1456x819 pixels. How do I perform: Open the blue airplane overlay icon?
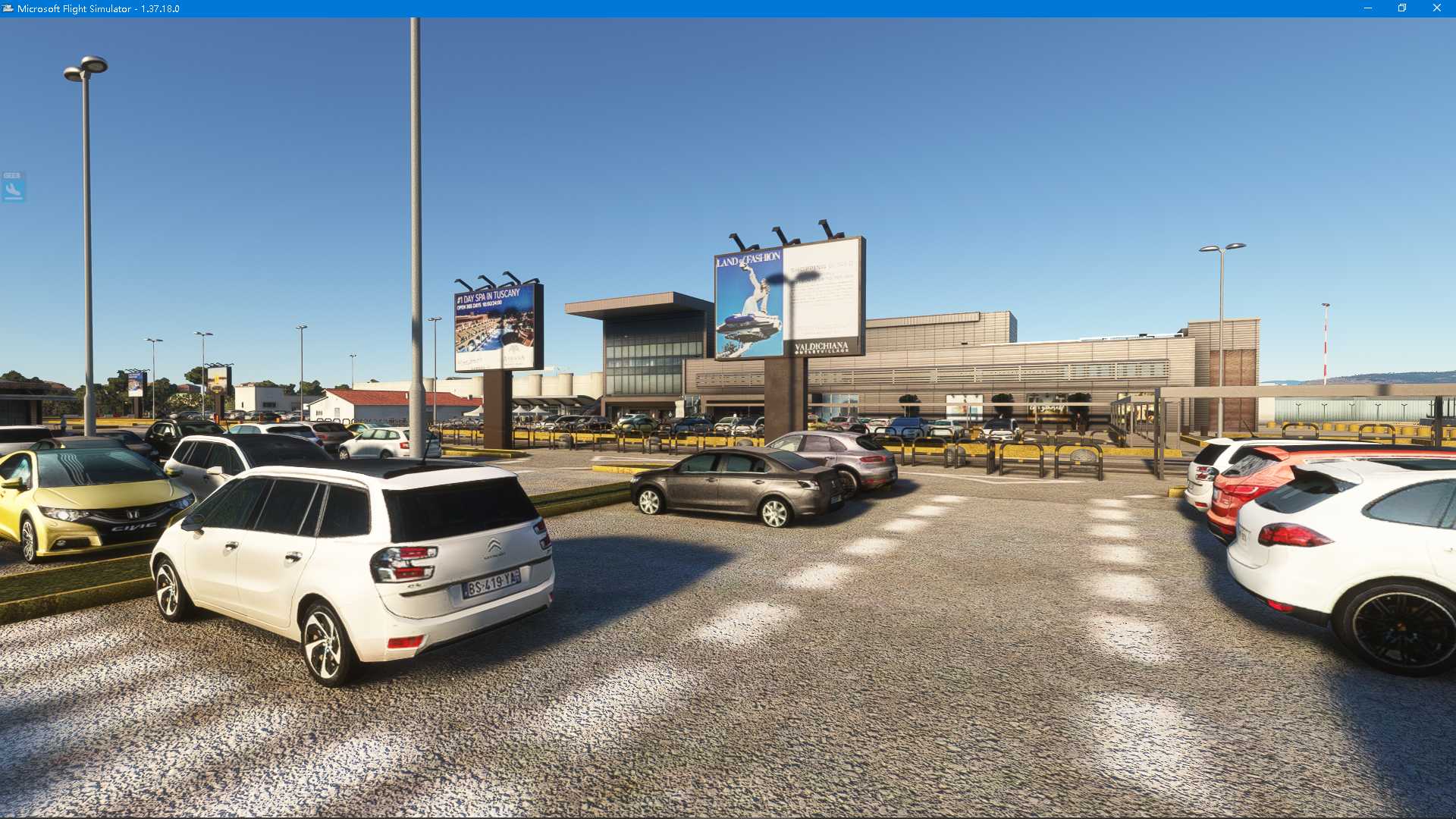click(x=13, y=187)
